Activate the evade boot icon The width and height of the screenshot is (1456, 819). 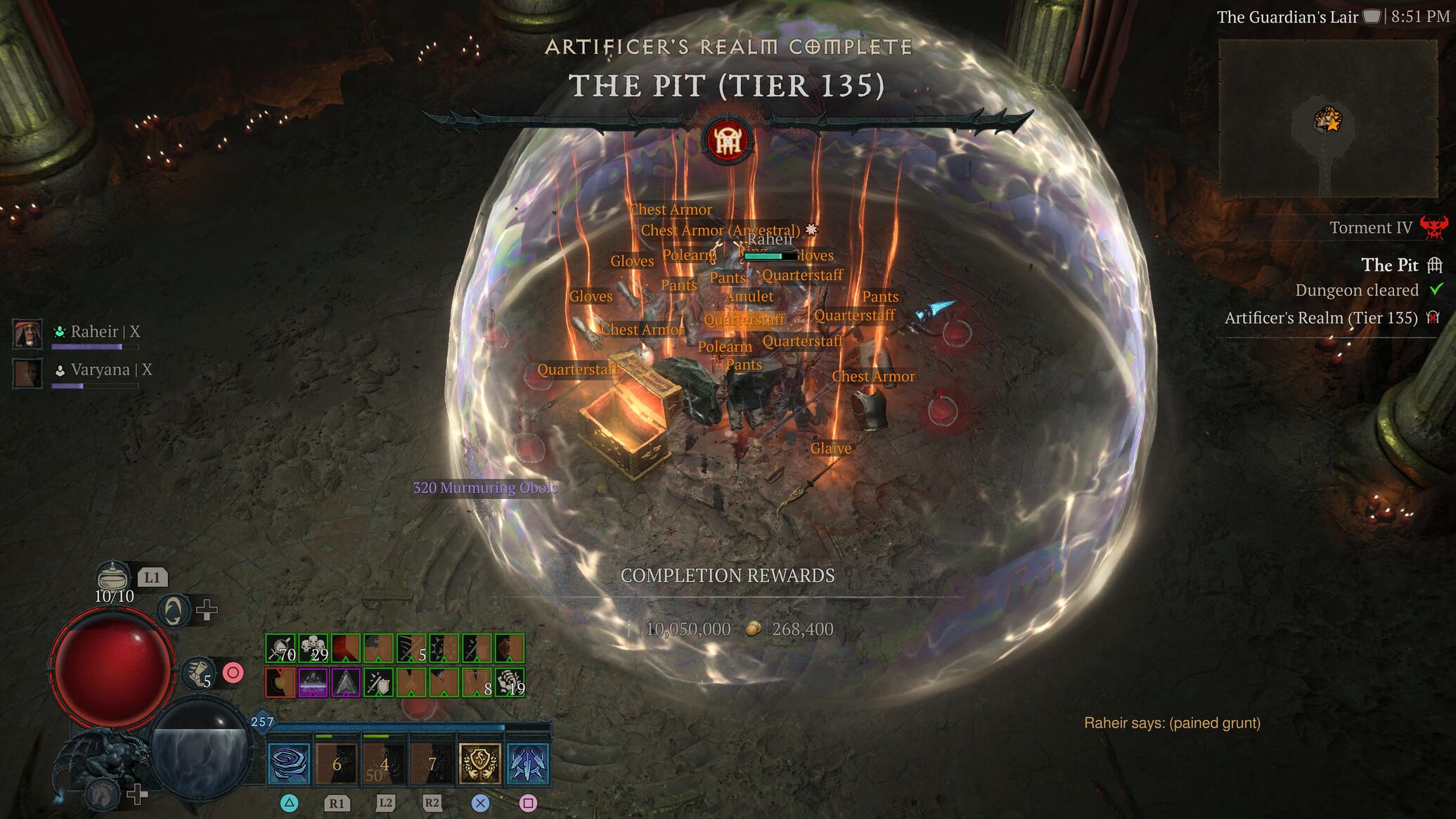[x=198, y=673]
